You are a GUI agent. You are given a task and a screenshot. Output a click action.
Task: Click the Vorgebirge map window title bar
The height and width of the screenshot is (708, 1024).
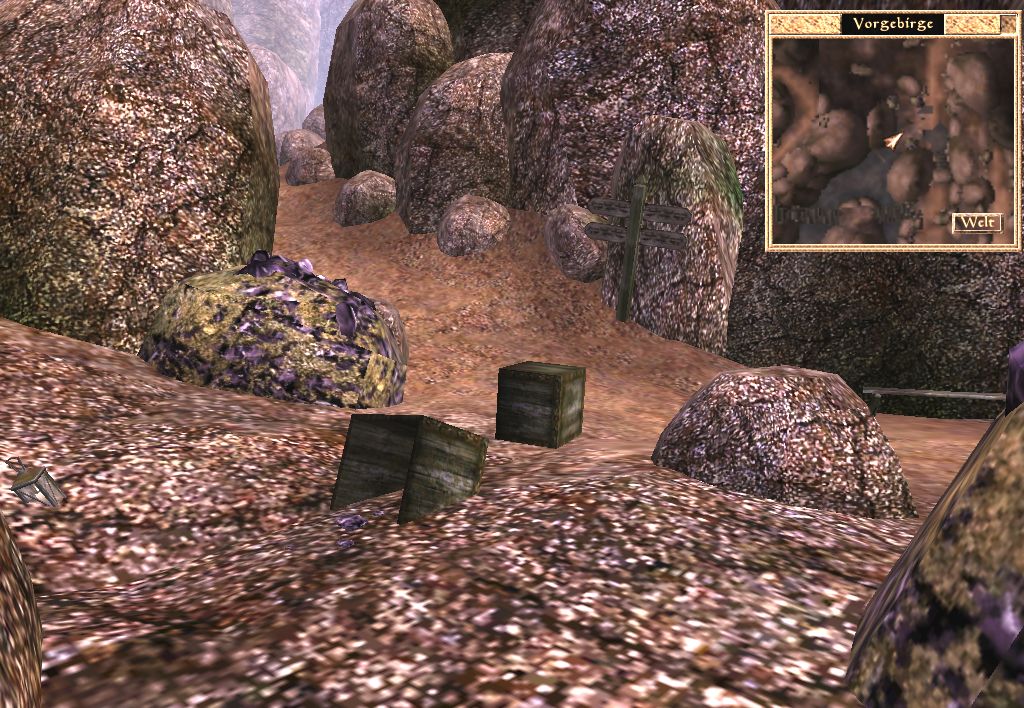[892, 24]
